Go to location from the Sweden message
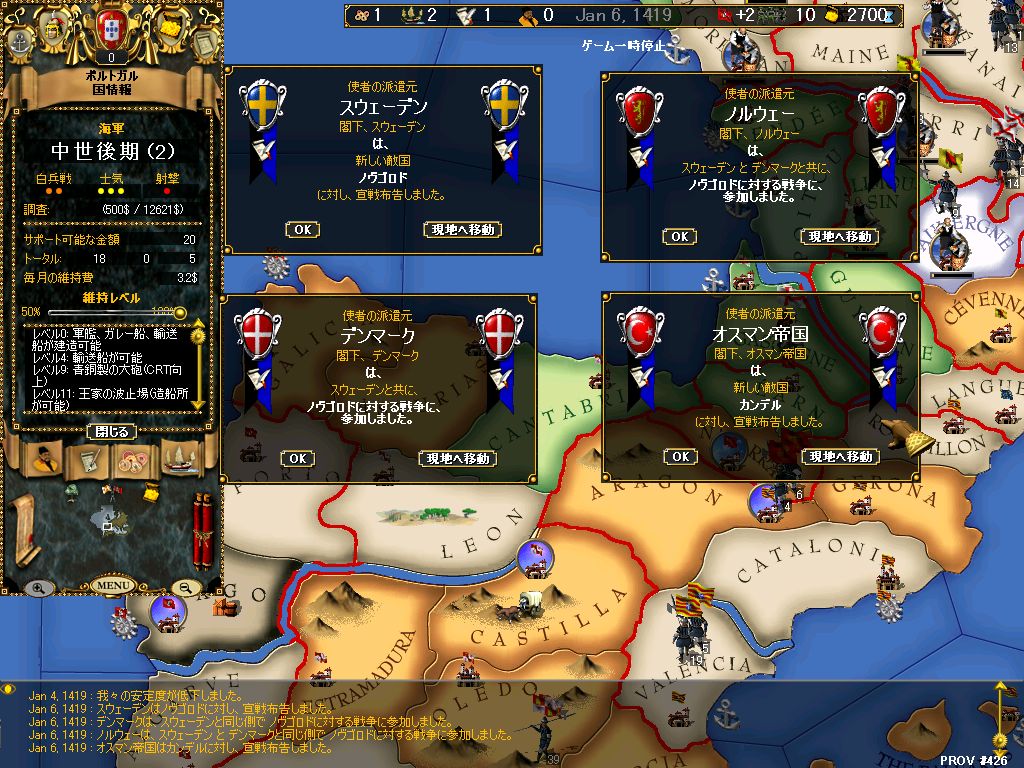The height and width of the screenshot is (768, 1024). (x=462, y=230)
